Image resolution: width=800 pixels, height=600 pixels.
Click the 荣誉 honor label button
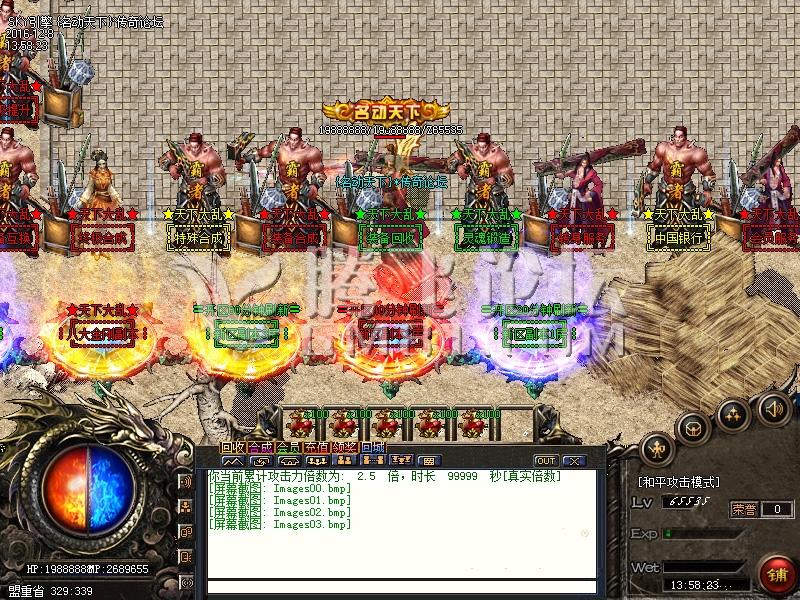744,509
